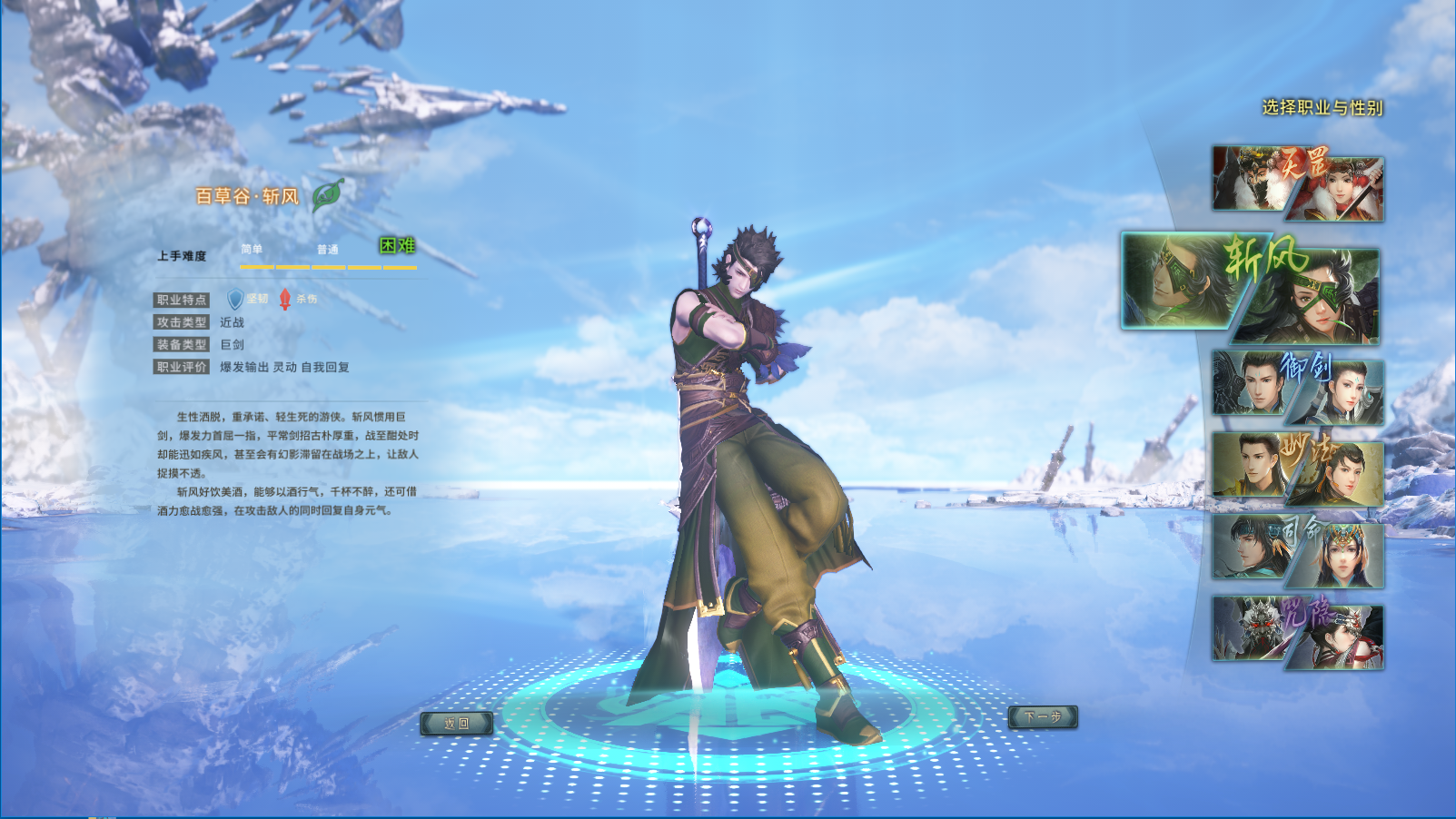The width and height of the screenshot is (1456, 819).
Task: Choose the male 司命 class portrait
Action: point(1247,546)
